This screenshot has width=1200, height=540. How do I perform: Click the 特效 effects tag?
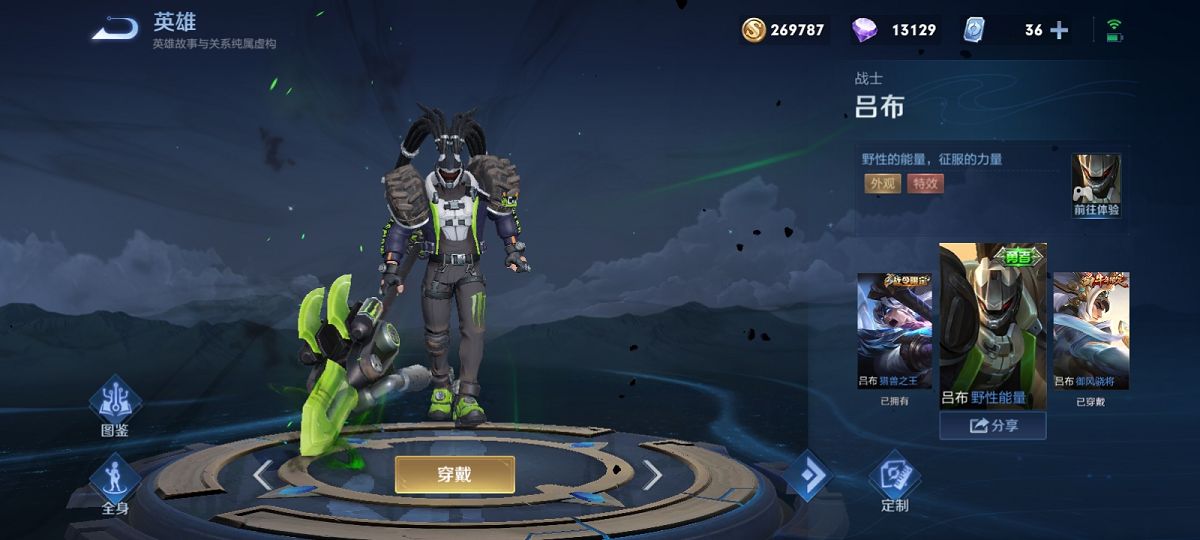tap(925, 183)
